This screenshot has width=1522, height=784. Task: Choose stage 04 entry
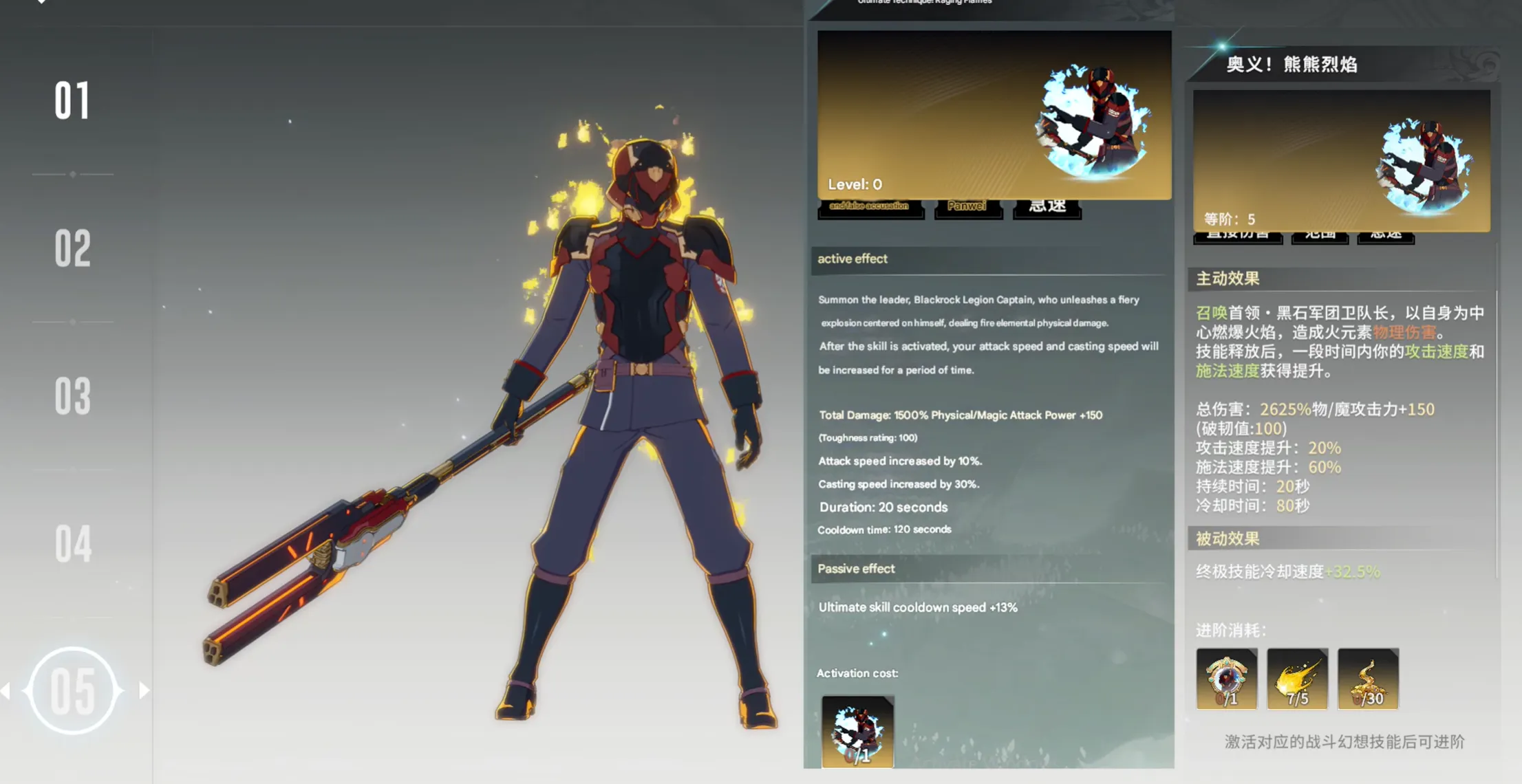point(72,543)
